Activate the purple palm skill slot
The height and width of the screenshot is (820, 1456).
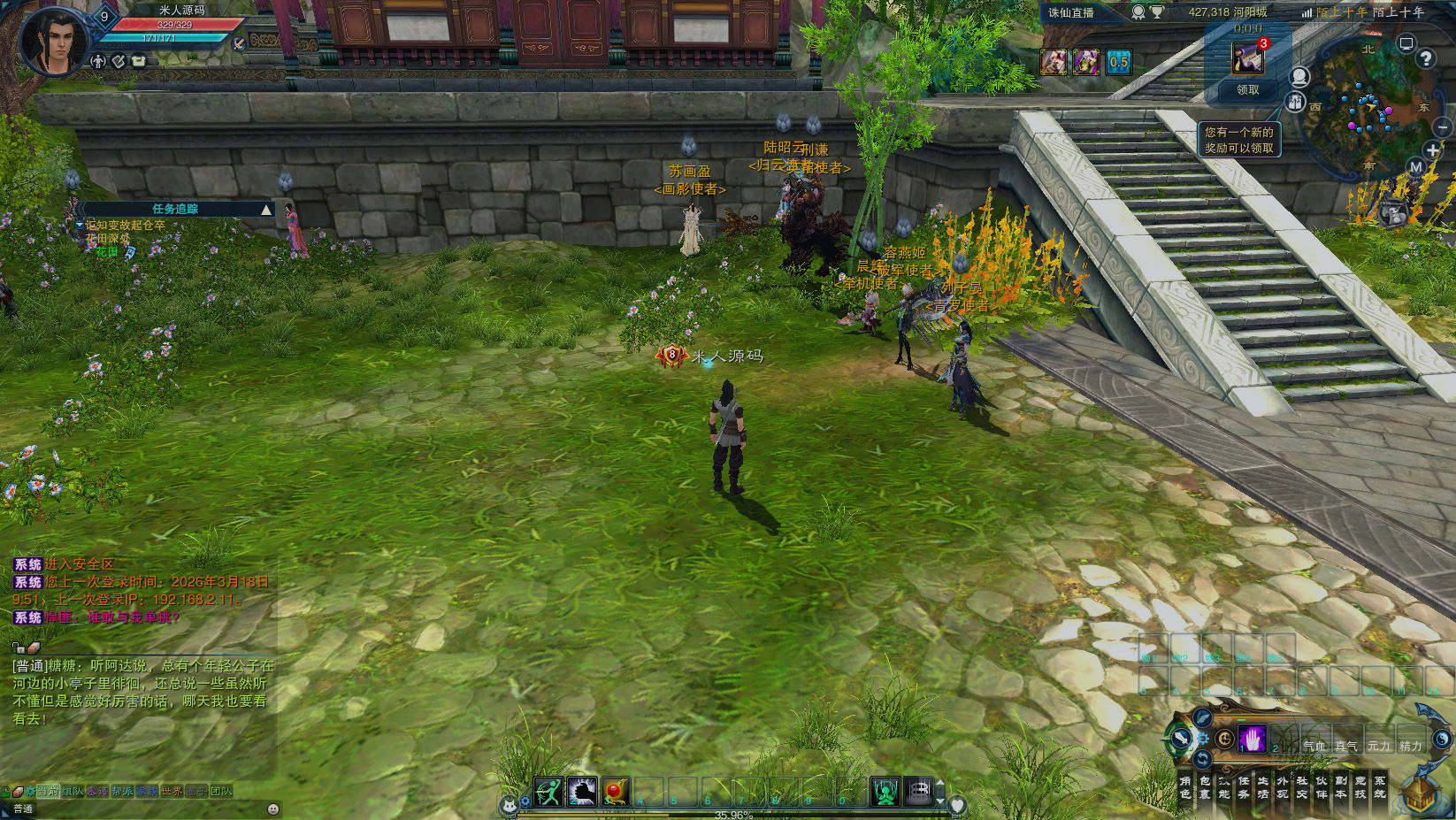pyautogui.click(x=1253, y=738)
